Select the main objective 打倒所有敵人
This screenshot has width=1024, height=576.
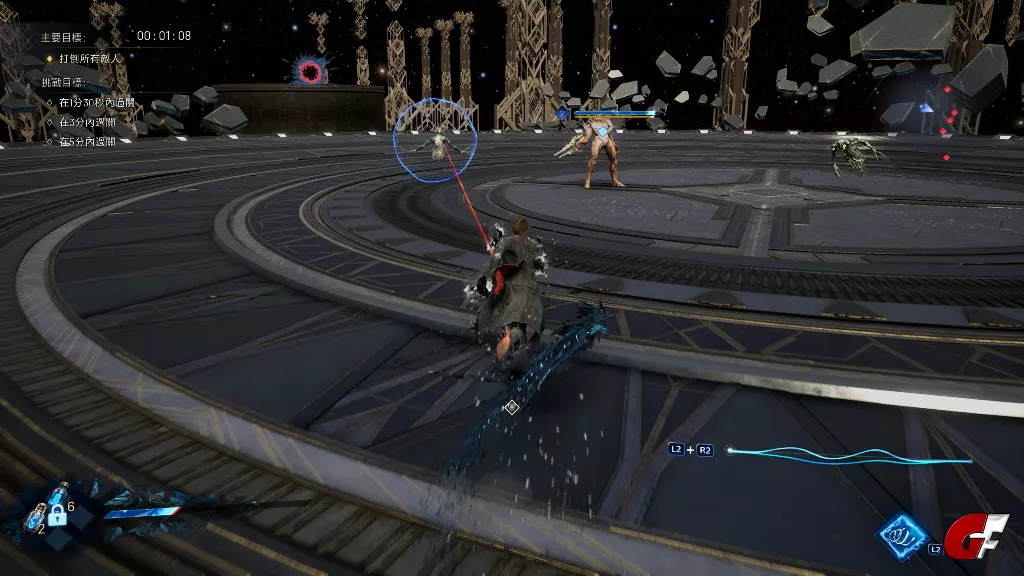[x=92, y=58]
